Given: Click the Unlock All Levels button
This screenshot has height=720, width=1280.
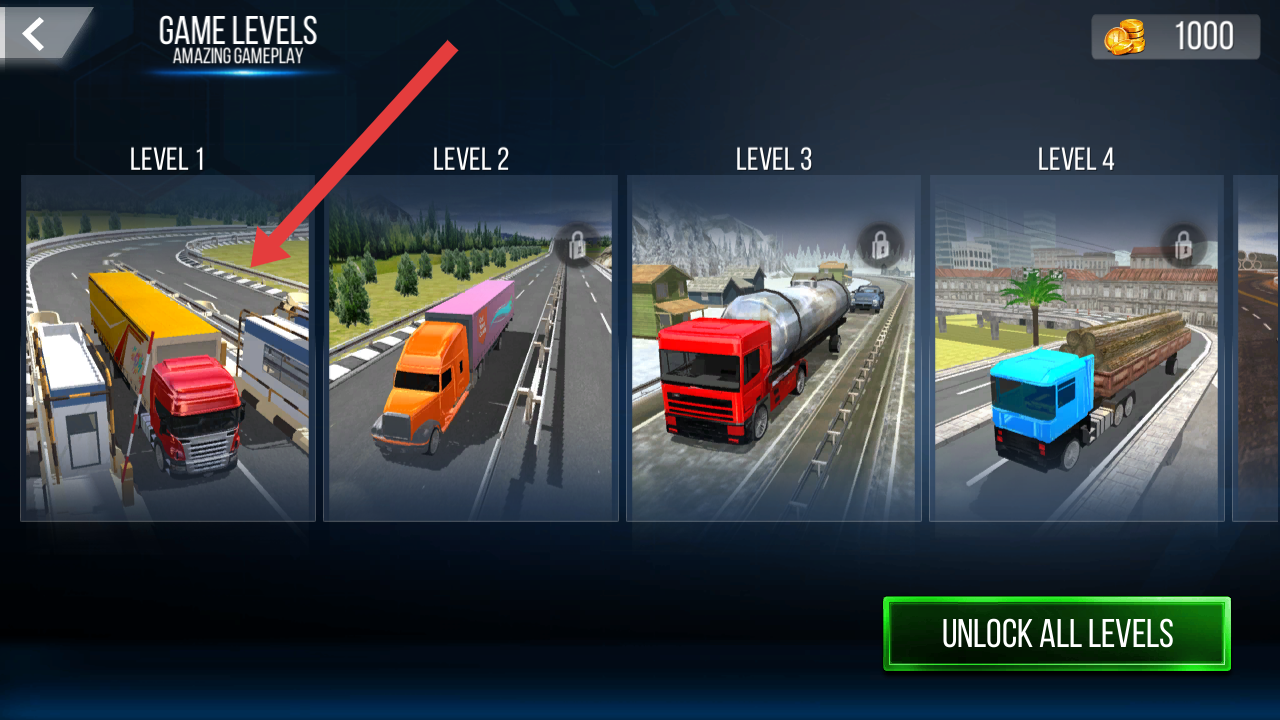Looking at the screenshot, I should [x=1057, y=633].
